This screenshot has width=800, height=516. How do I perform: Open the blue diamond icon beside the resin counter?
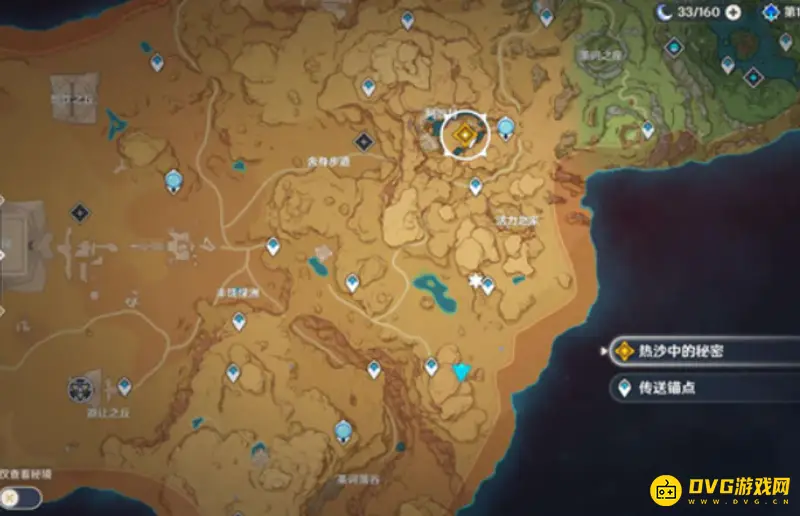click(x=770, y=12)
